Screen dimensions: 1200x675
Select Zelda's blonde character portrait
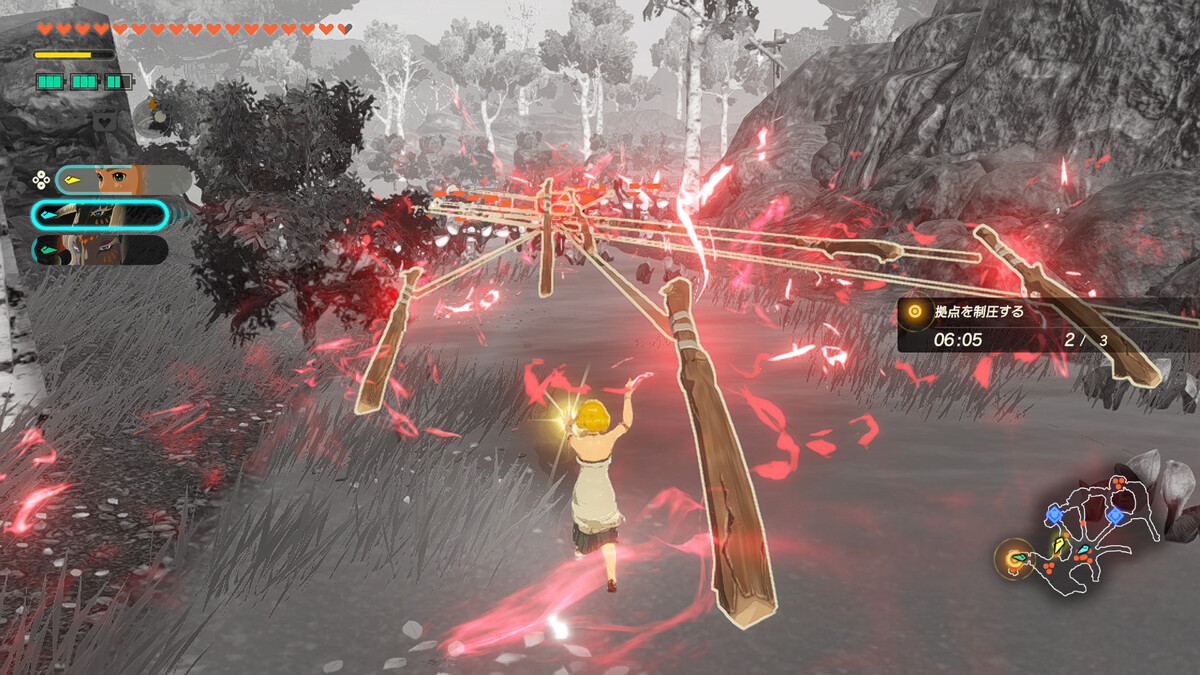123,180
